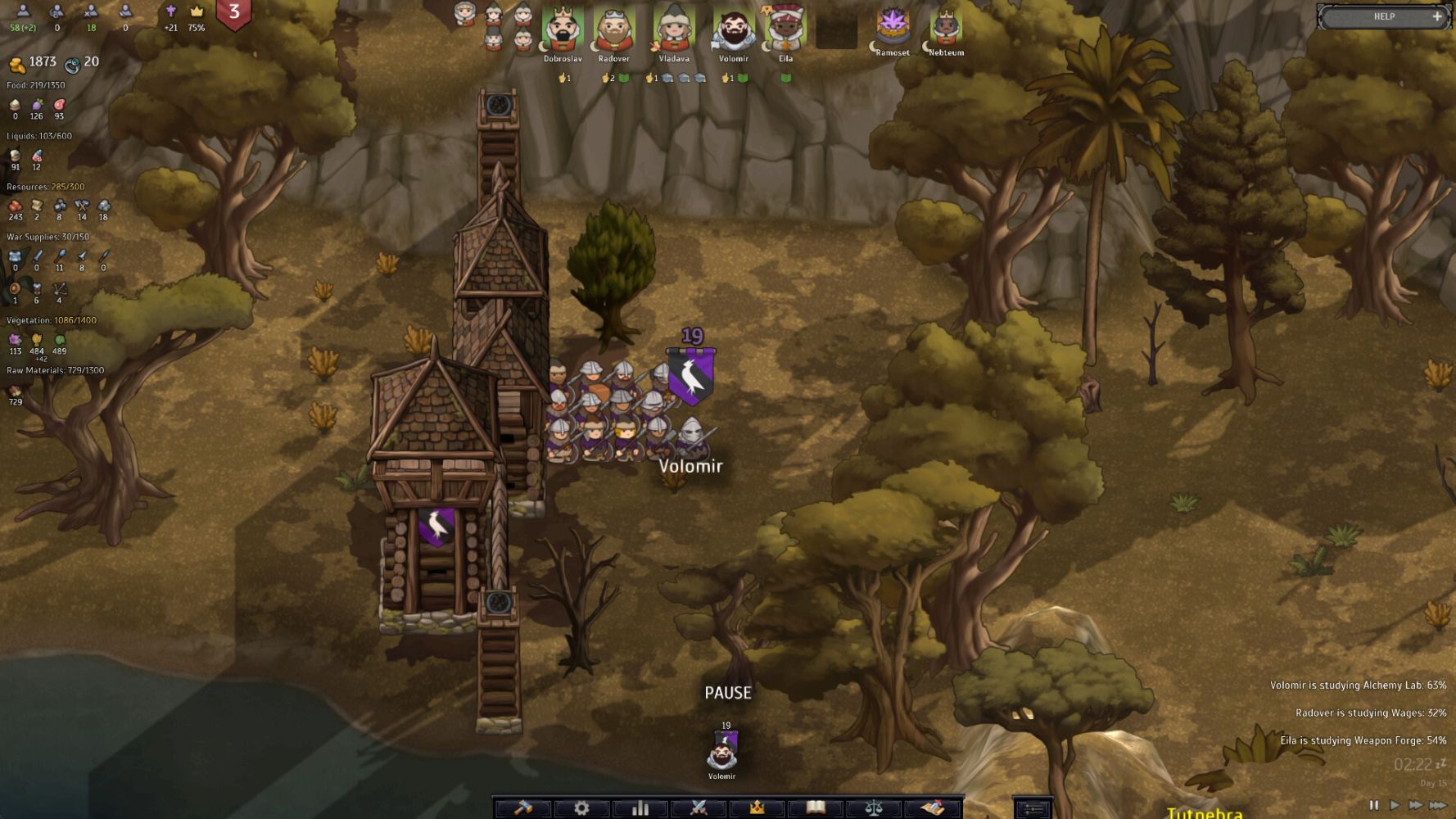Pick Eila's portrait

coord(785,30)
